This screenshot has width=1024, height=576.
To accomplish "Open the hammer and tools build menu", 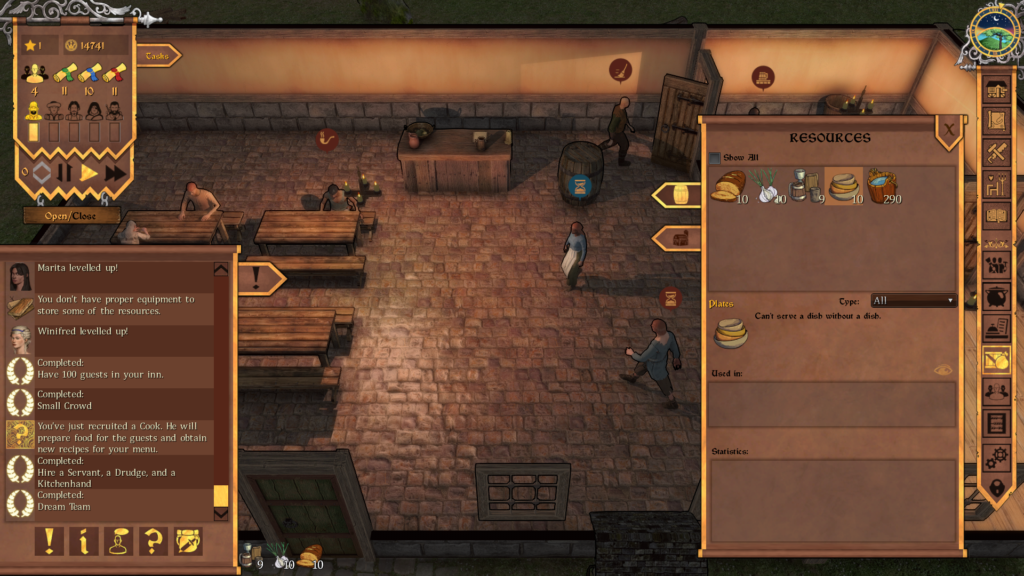I will click(996, 153).
